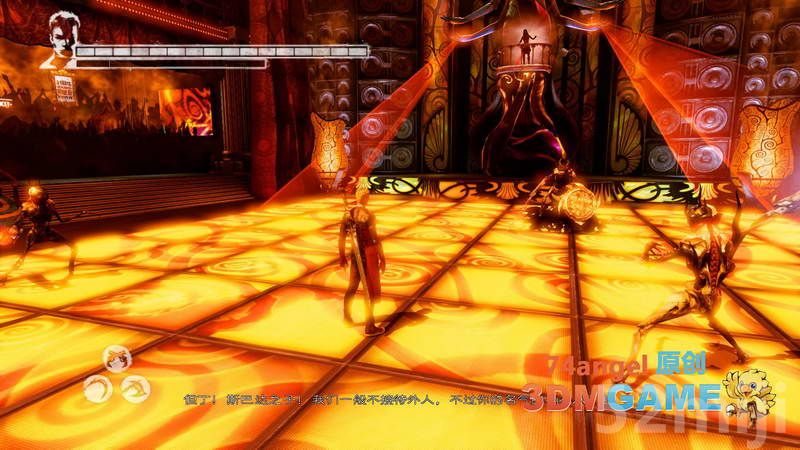The image size is (800, 450).
Task: Choose the green-tinted blade weapon icon
Action: tap(135, 389)
